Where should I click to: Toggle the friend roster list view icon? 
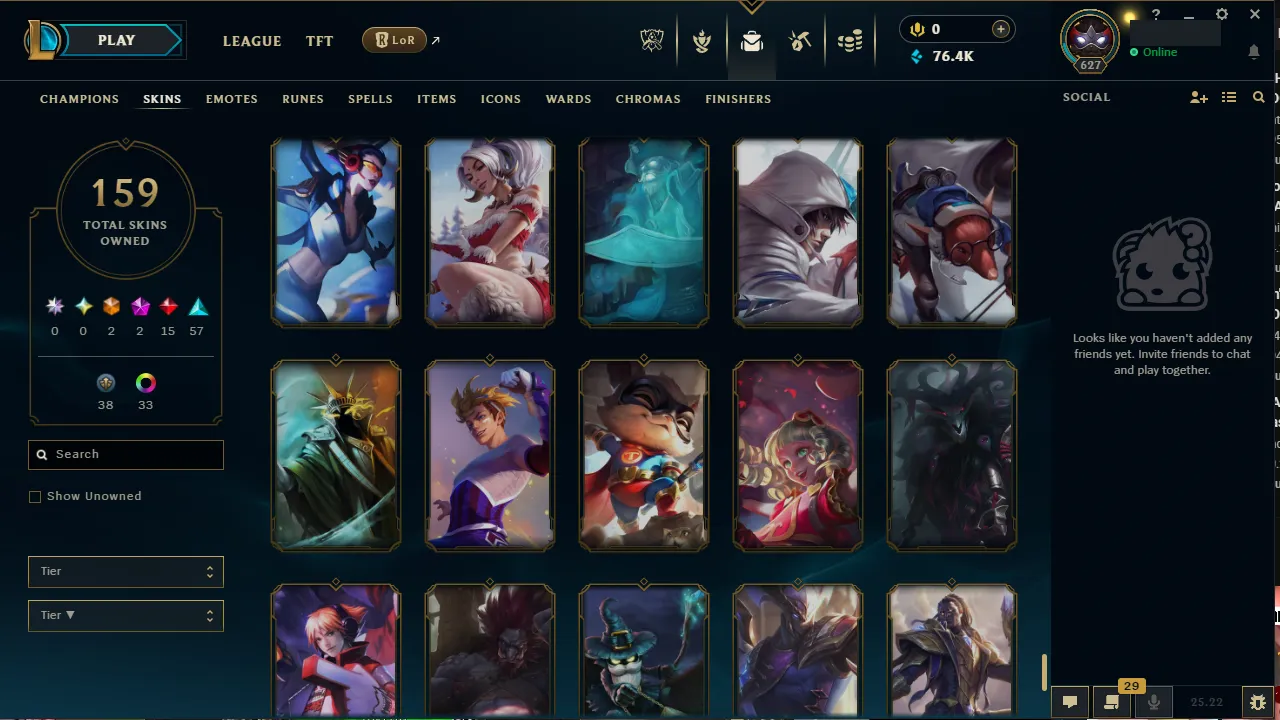(1228, 97)
